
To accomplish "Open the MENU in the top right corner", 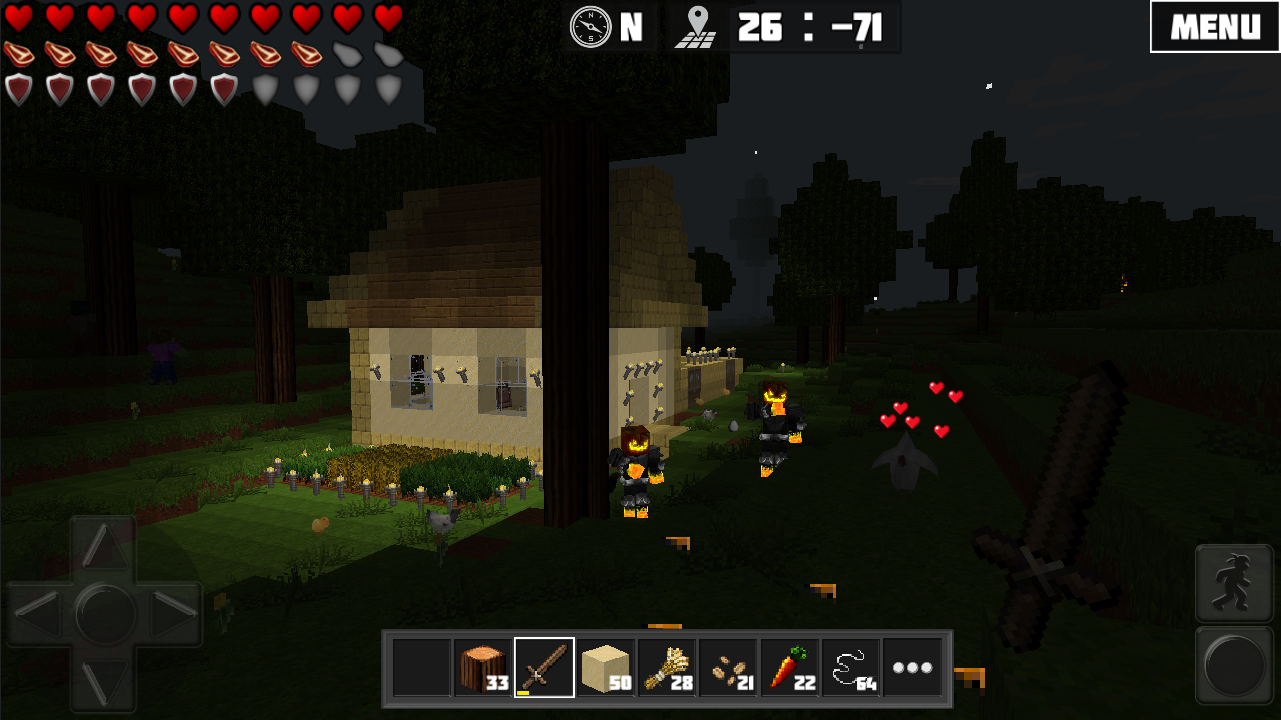I will pyautogui.click(x=1214, y=27).
